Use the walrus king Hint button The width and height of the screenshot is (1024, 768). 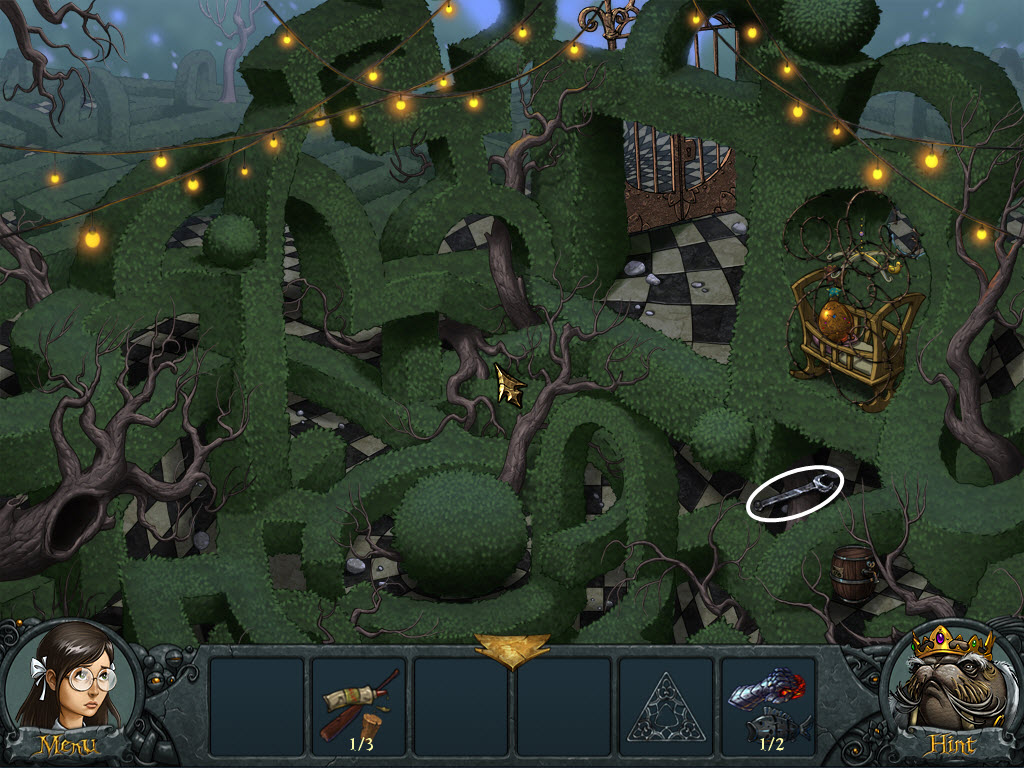950,690
